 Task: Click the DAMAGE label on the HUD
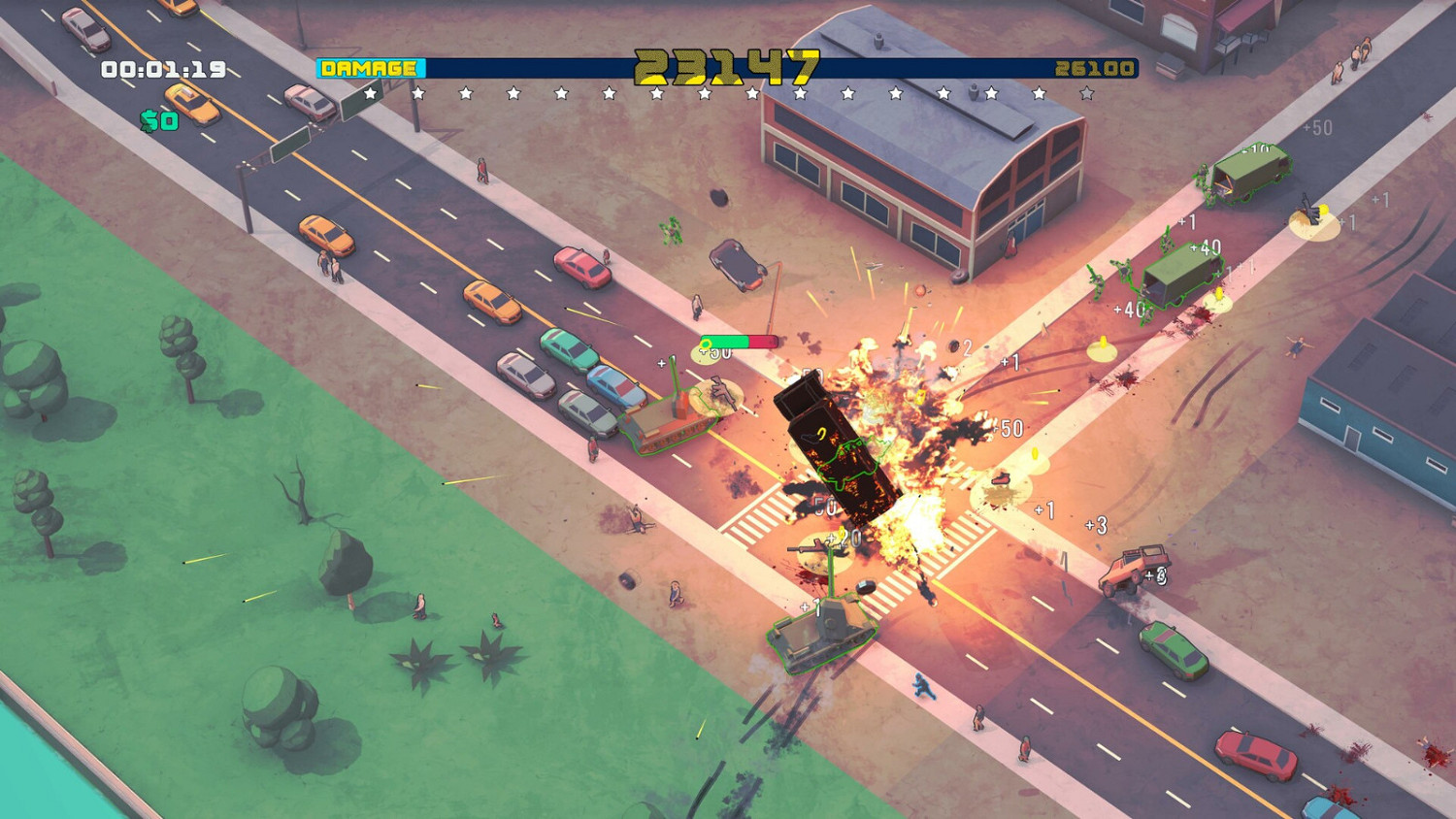pos(367,69)
